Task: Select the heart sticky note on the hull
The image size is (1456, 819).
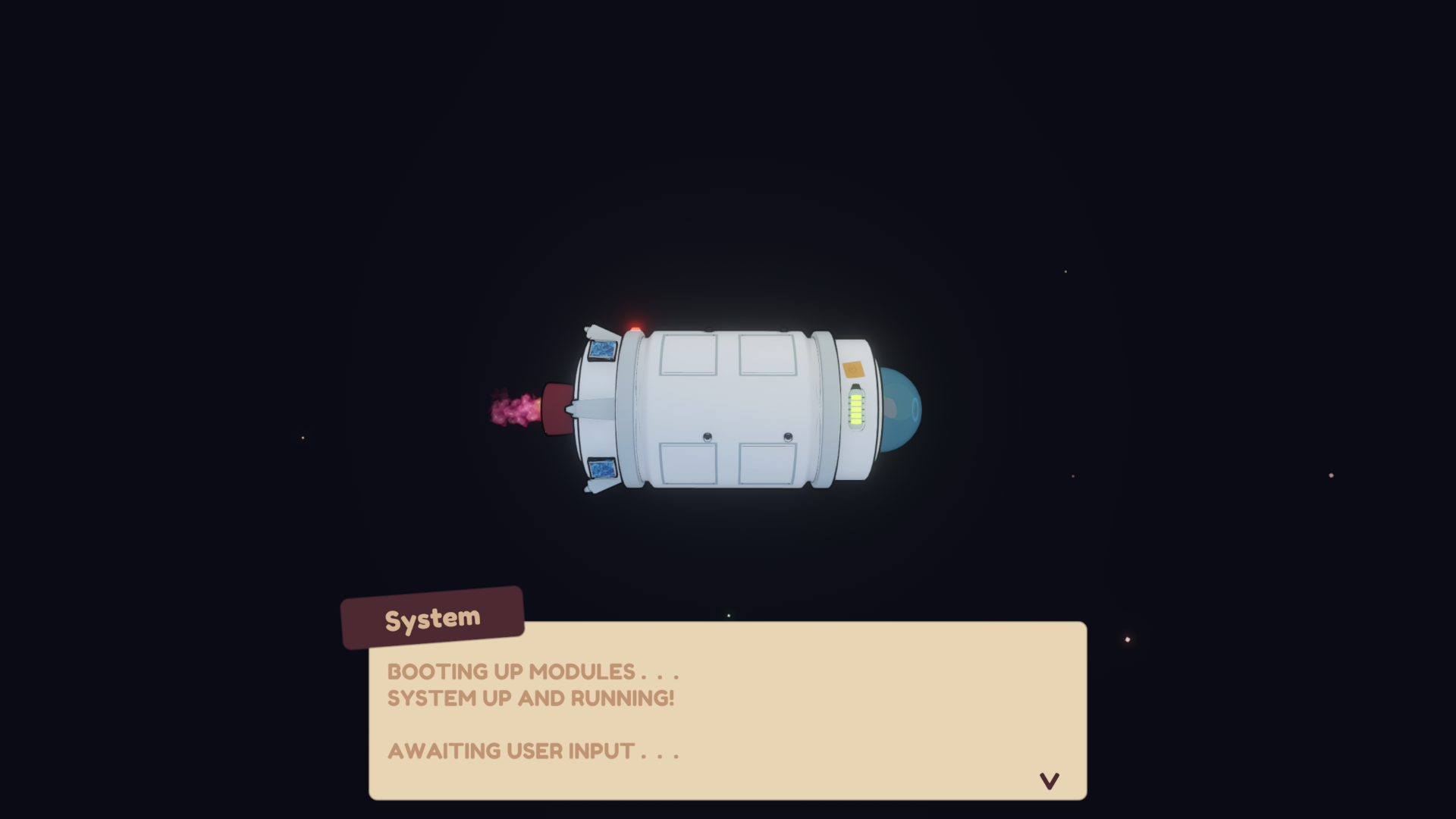Action: pos(854,370)
